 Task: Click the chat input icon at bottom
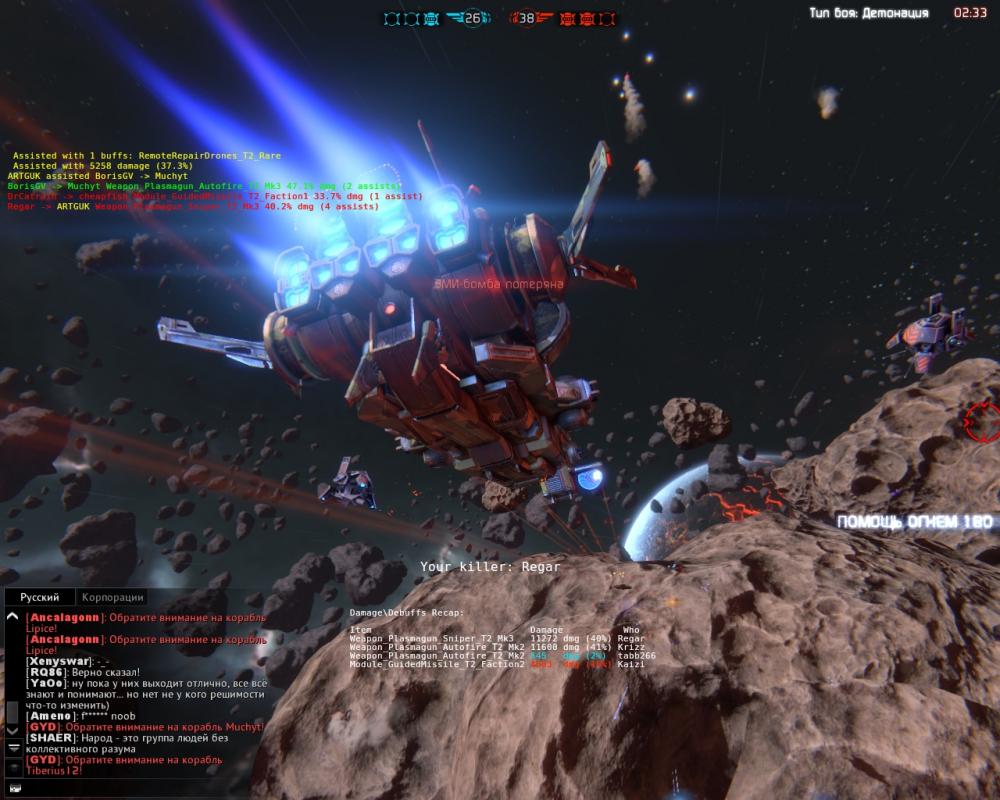tap(13, 787)
